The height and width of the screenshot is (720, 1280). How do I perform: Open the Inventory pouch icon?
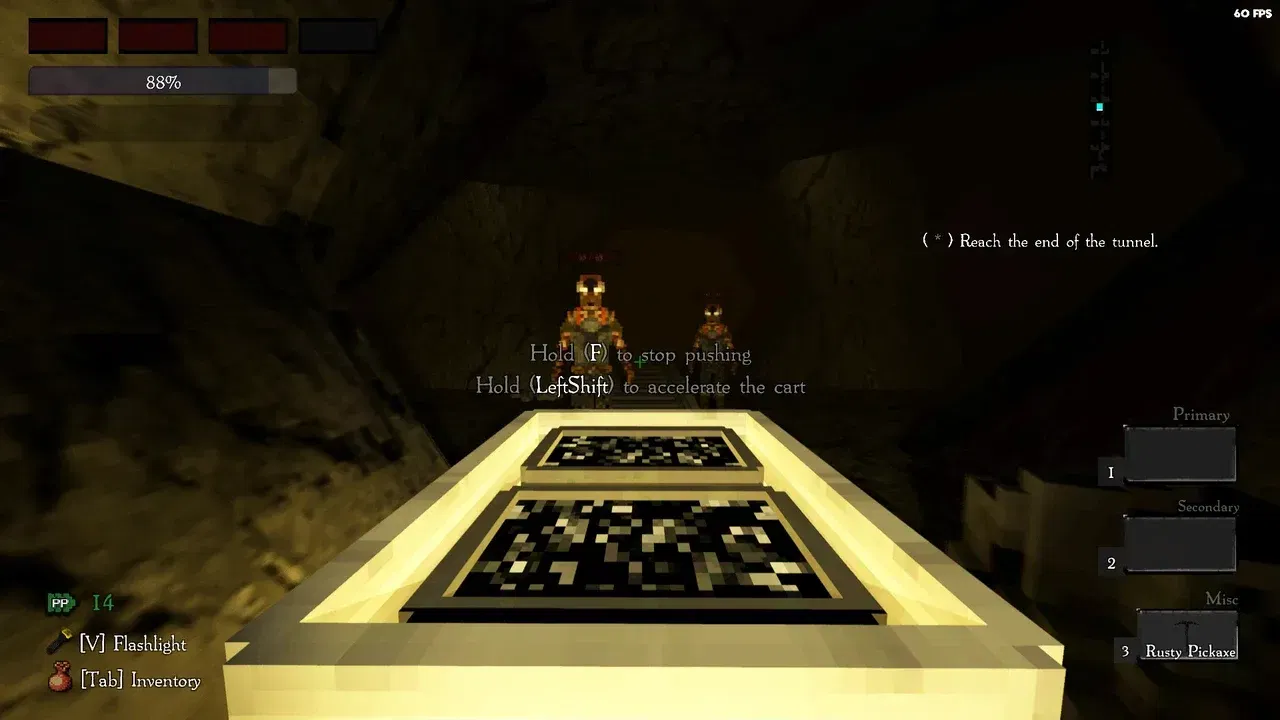pos(60,678)
